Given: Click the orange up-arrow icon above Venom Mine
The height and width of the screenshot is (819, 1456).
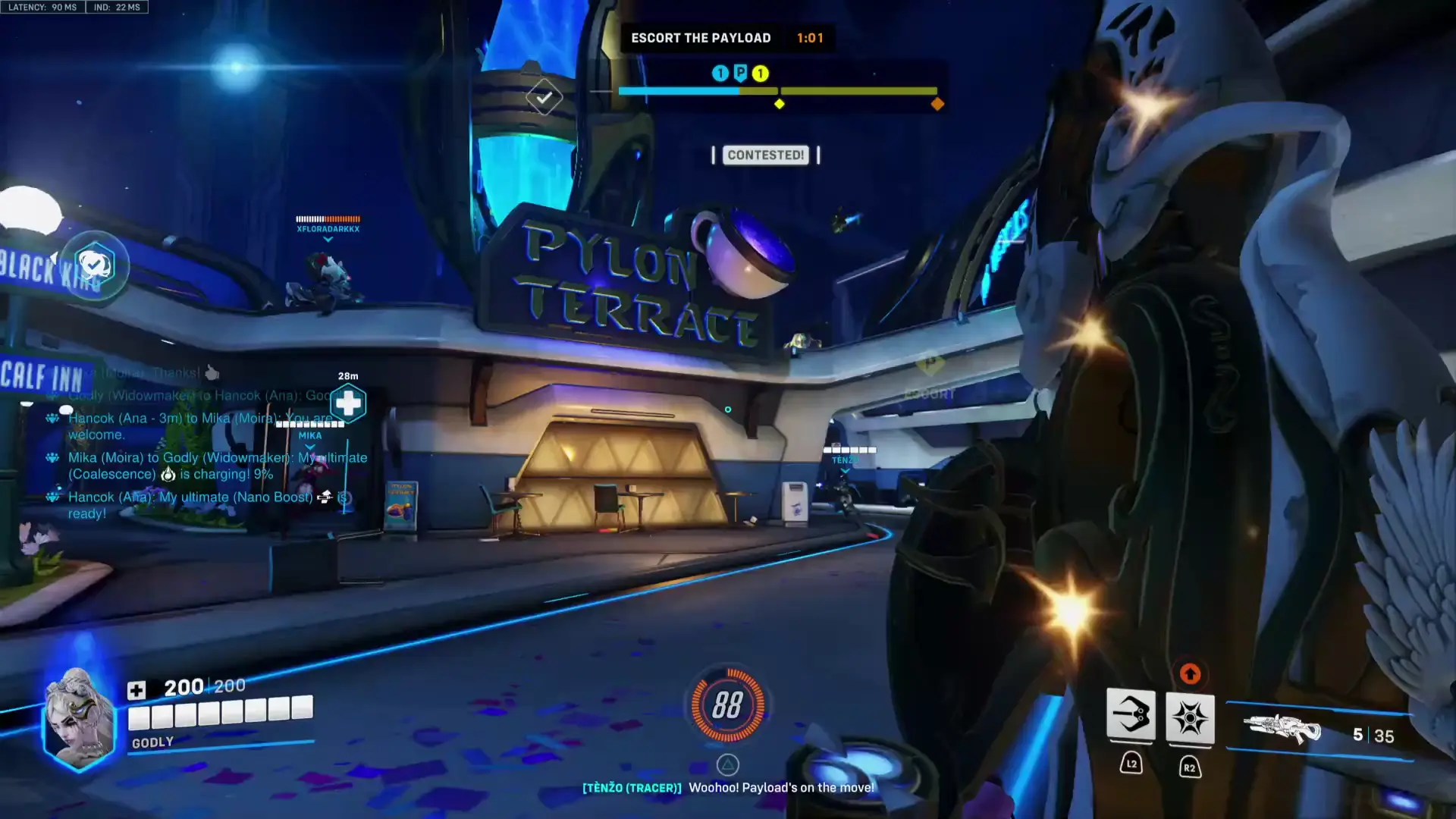Looking at the screenshot, I should click(1189, 673).
